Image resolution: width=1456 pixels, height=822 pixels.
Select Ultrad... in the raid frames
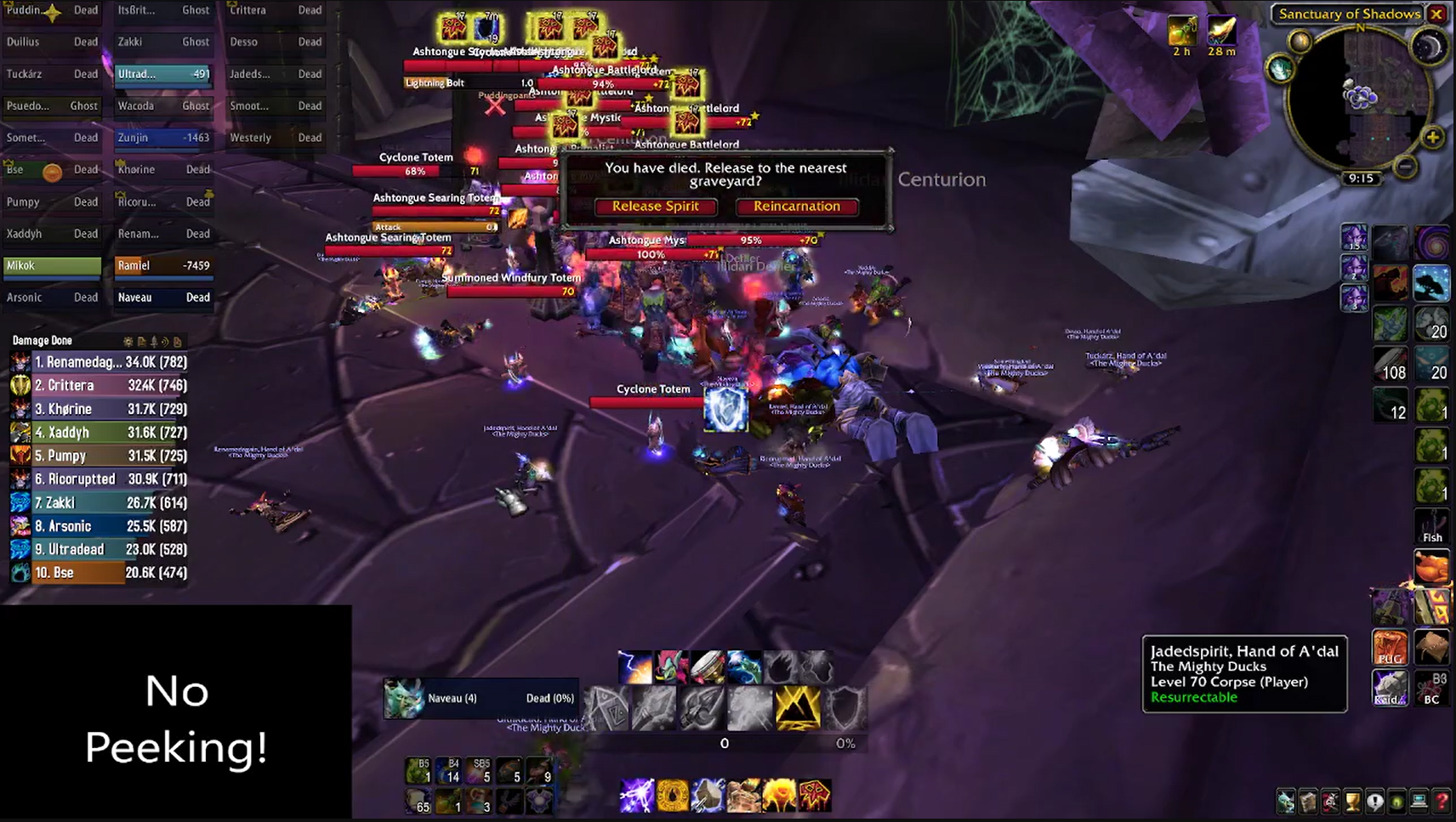[x=163, y=74]
